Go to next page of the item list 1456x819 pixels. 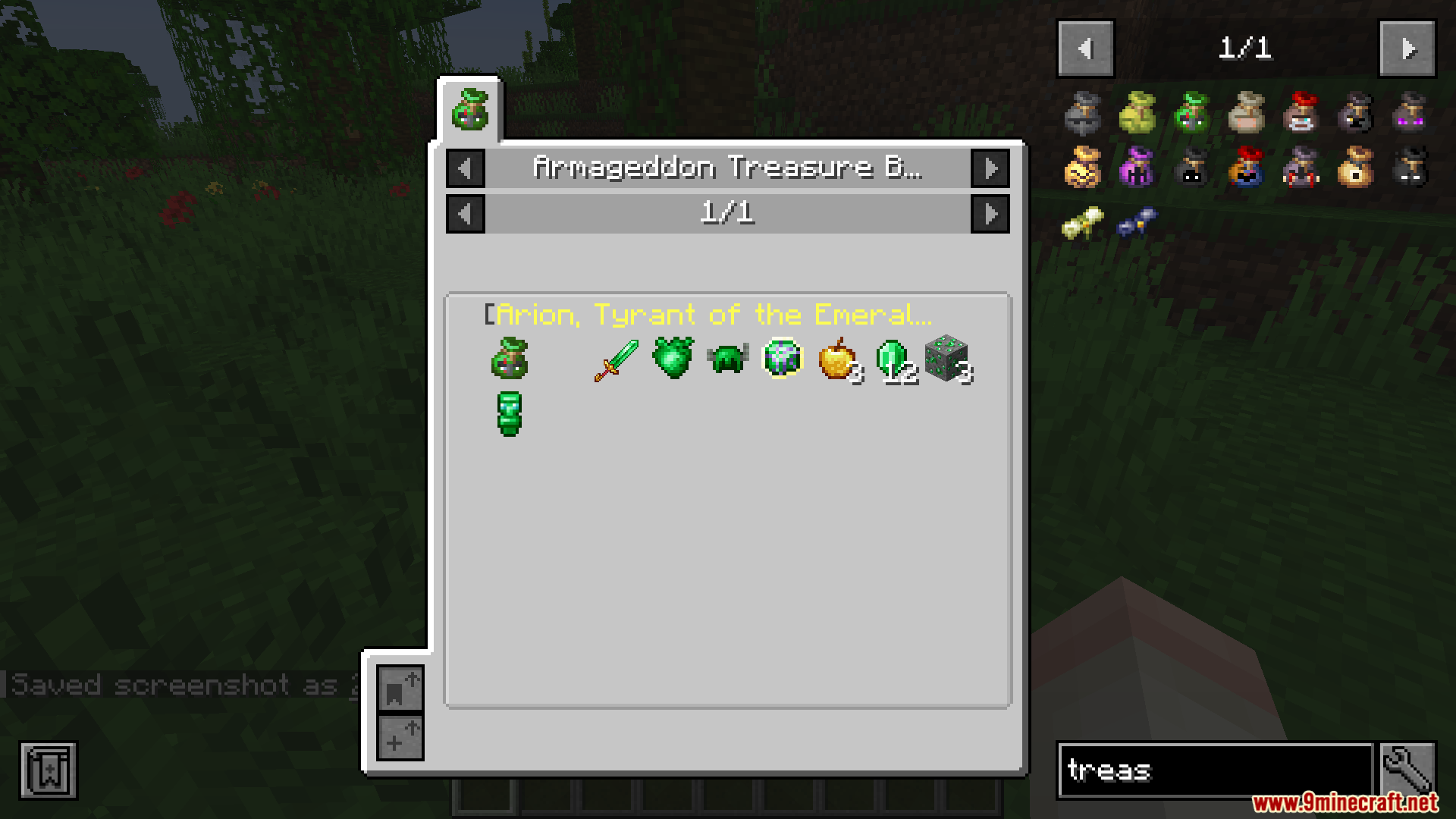pos(1407,49)
